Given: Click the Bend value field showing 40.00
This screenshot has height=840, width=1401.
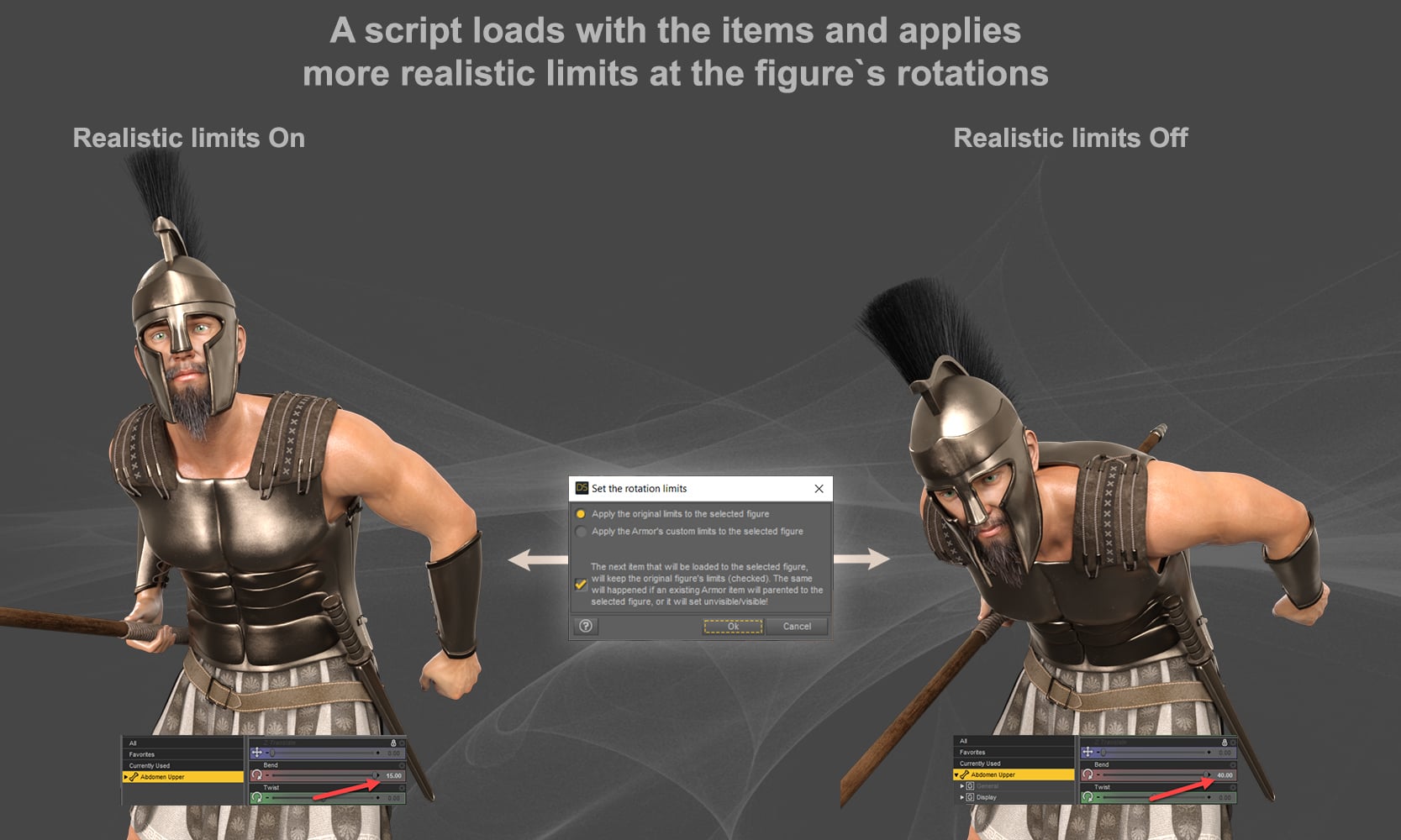Looking at the screenshot, I should point(1226,775).
